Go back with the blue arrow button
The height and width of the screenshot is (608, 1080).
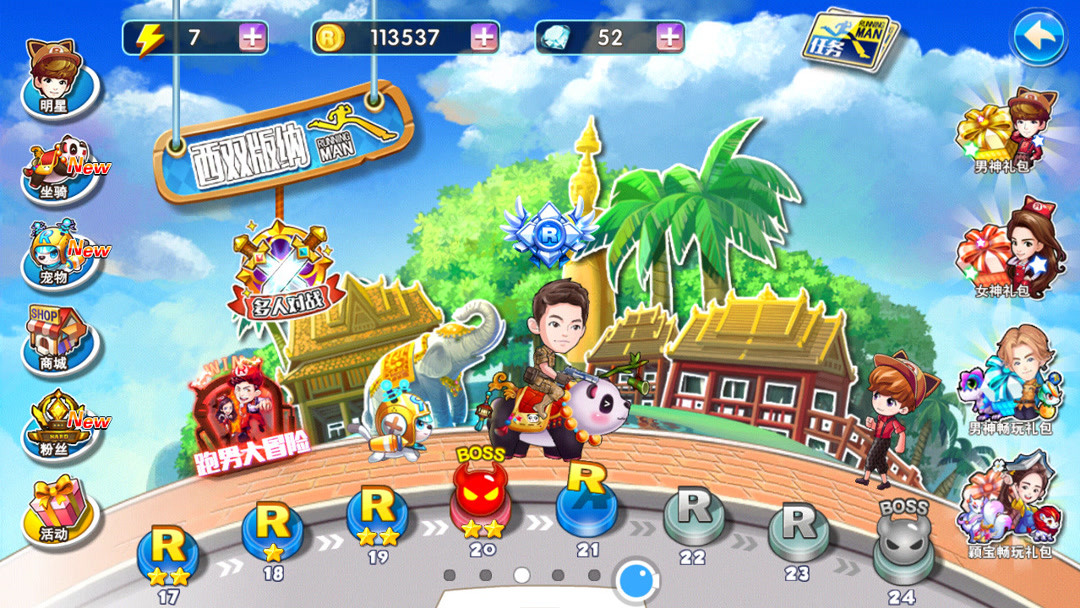(1039, 38)
